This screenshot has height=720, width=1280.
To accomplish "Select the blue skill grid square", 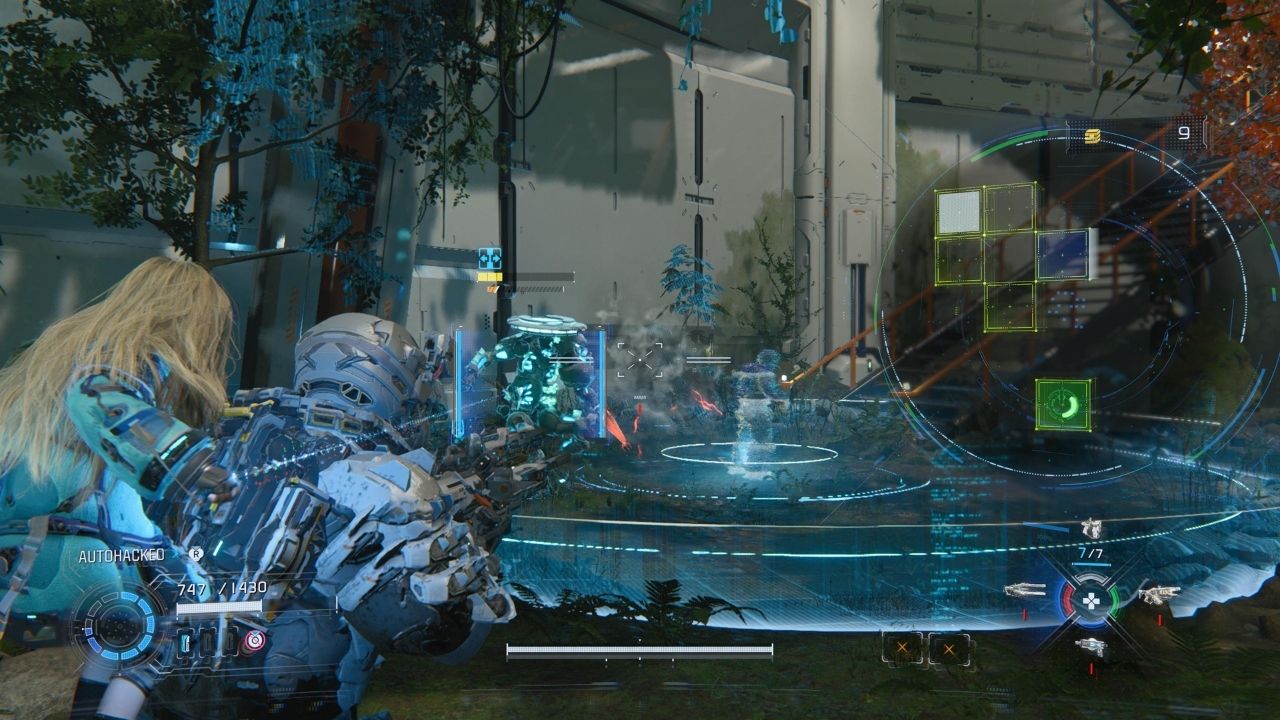I will point(1063,254).
